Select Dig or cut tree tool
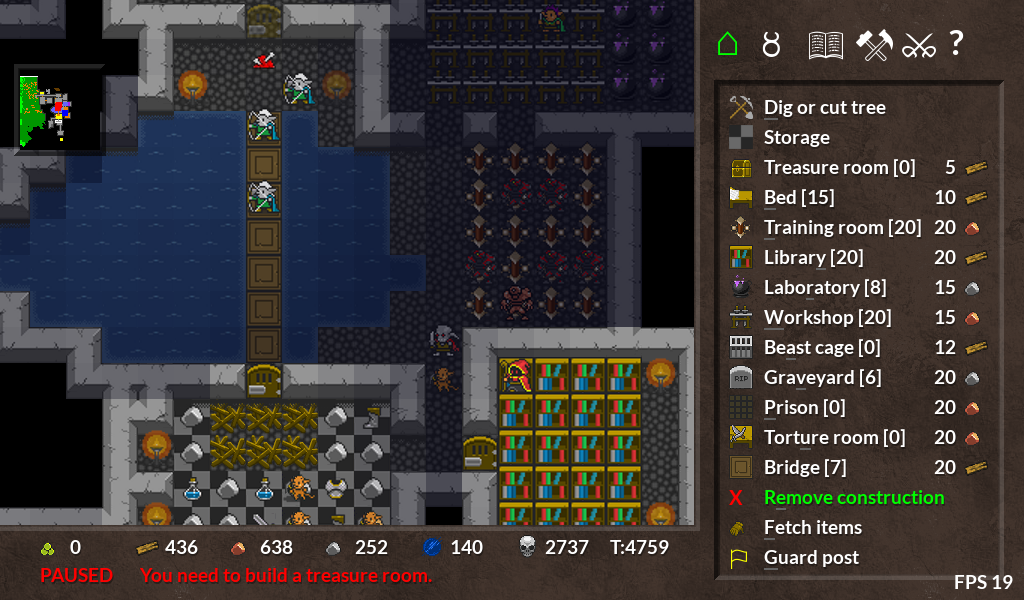 tap(824, 107)
